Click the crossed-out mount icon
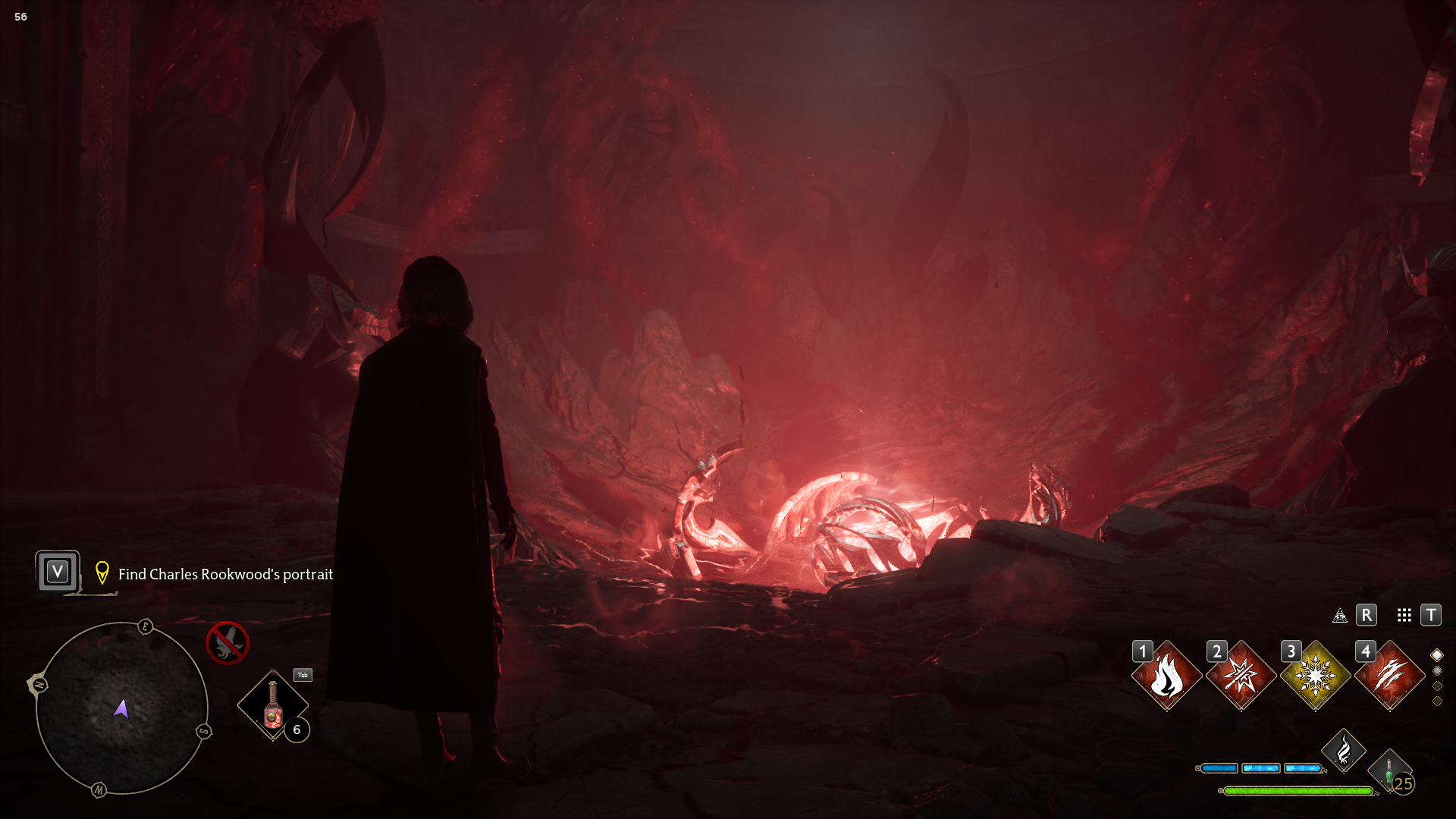1456x819 pixels. coord(227,643)
